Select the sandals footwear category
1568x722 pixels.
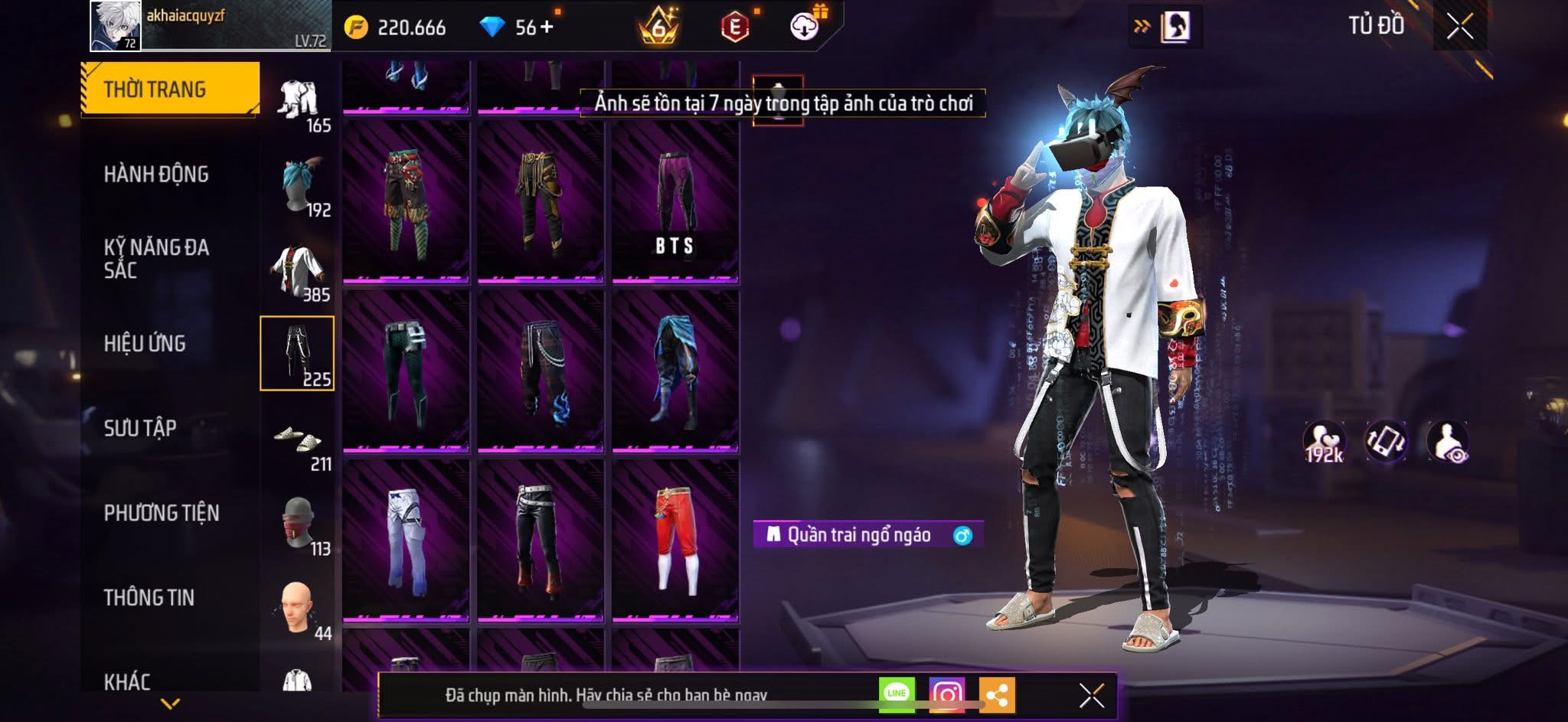(298, 439)
